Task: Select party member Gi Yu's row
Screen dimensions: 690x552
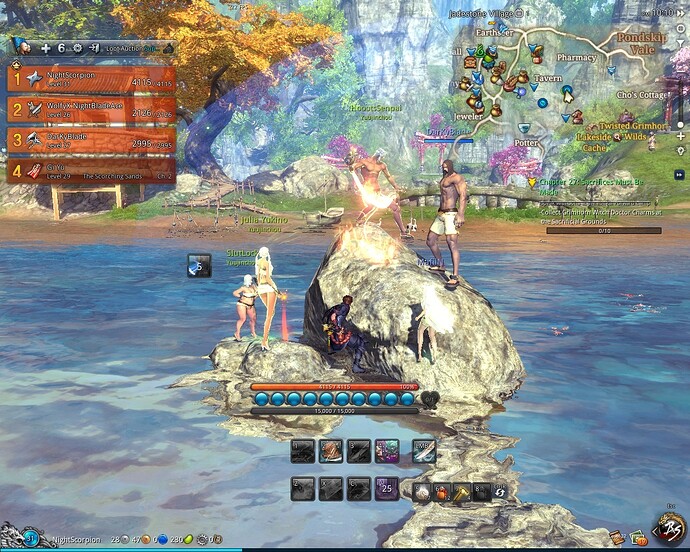Action: [92, 170]
